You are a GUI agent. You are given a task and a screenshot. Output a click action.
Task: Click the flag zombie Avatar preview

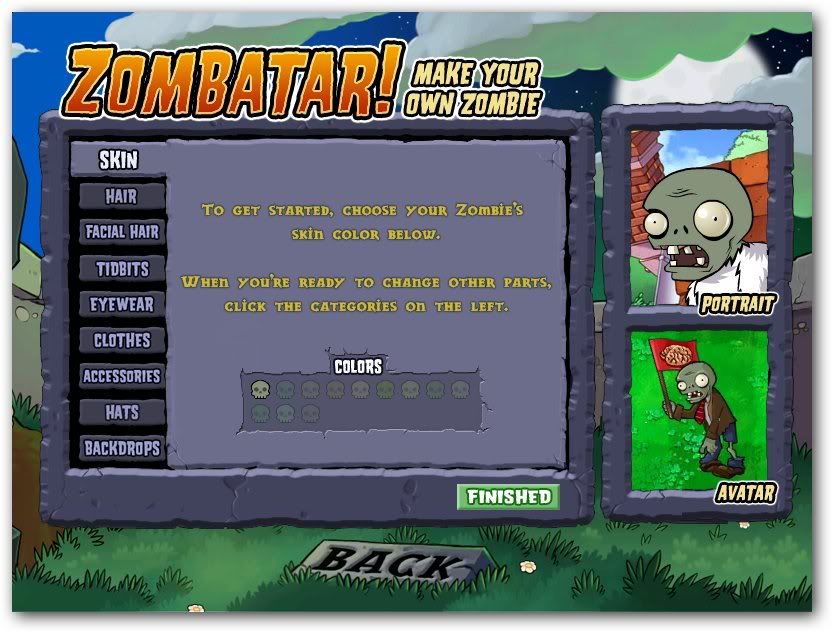[699, 410]
